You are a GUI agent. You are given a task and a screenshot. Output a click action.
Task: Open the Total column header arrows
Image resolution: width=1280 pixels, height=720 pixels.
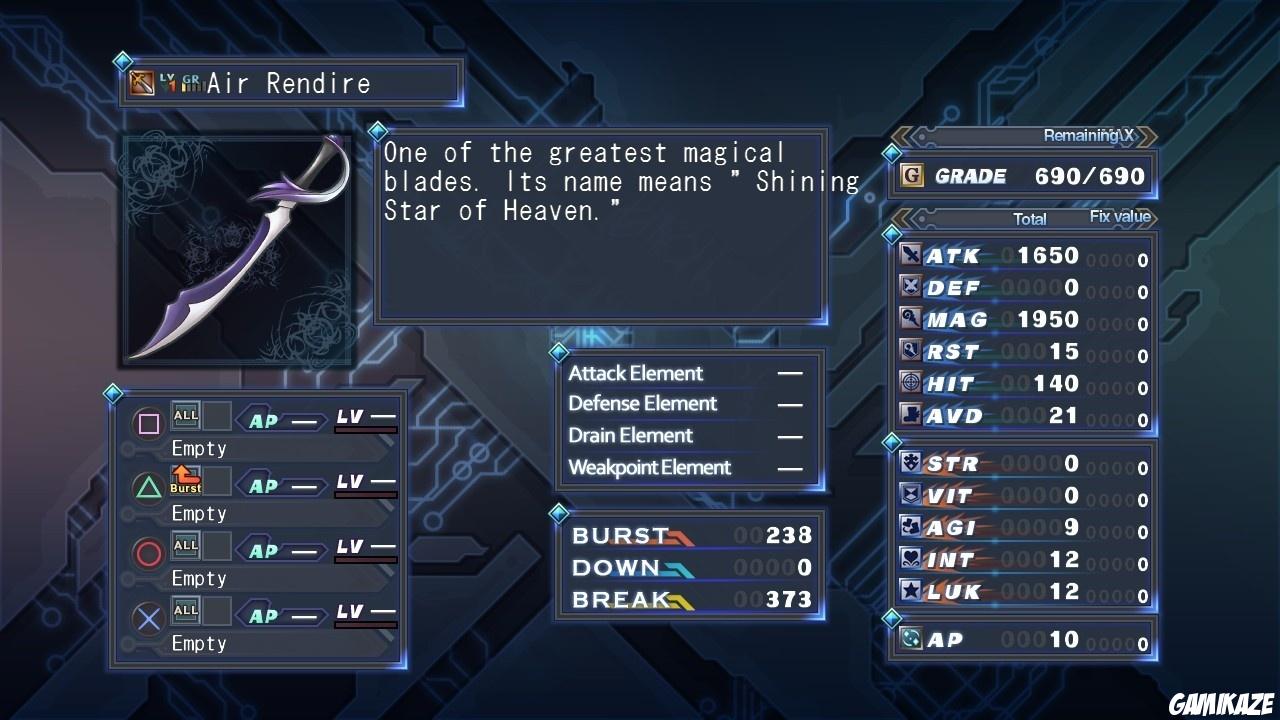(x=1029, y=218)
